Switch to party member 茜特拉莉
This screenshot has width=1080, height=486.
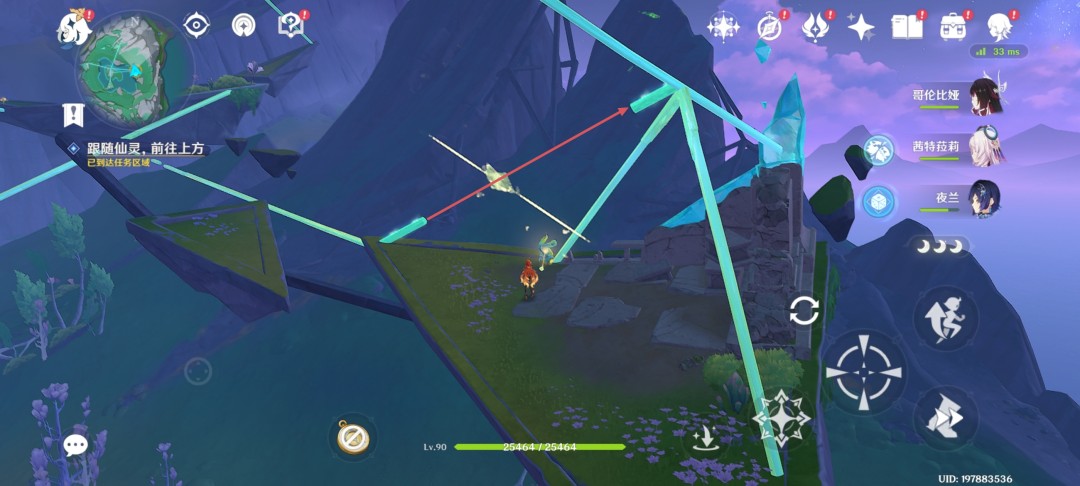click(985, 148)
